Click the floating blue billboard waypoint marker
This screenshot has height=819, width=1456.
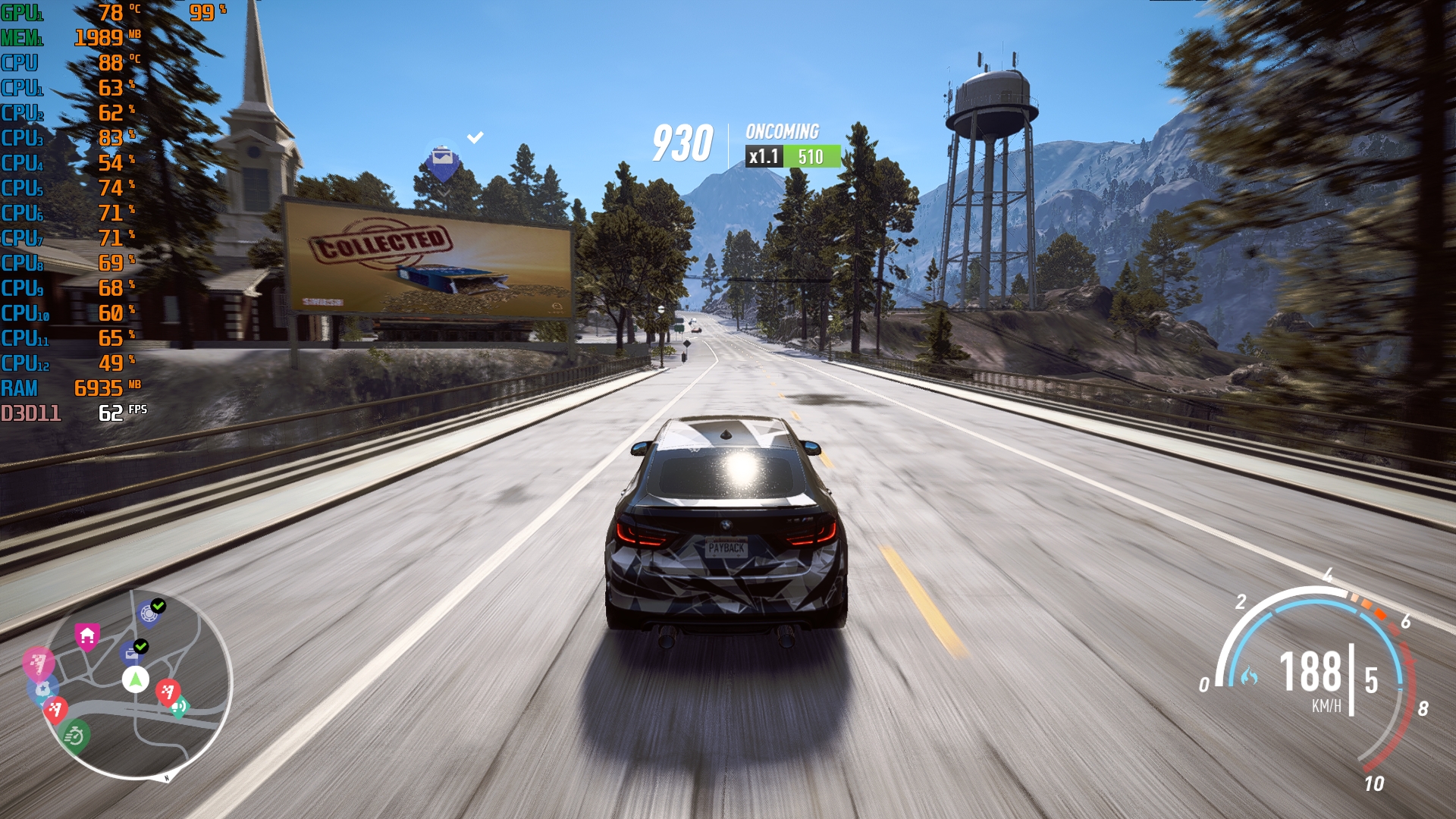[442, 162]
